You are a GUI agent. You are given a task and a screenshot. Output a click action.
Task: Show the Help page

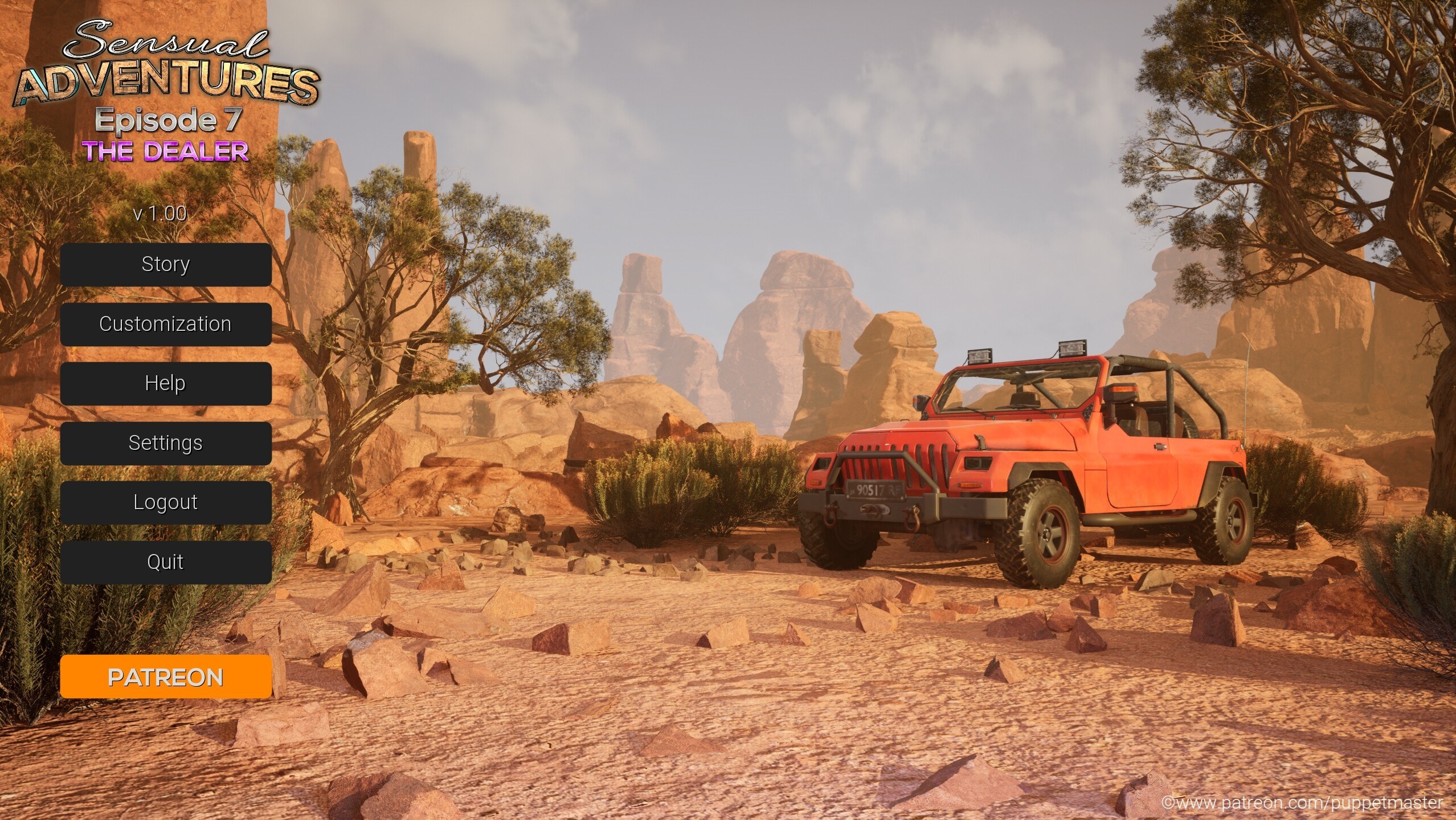tap(166, 383)
